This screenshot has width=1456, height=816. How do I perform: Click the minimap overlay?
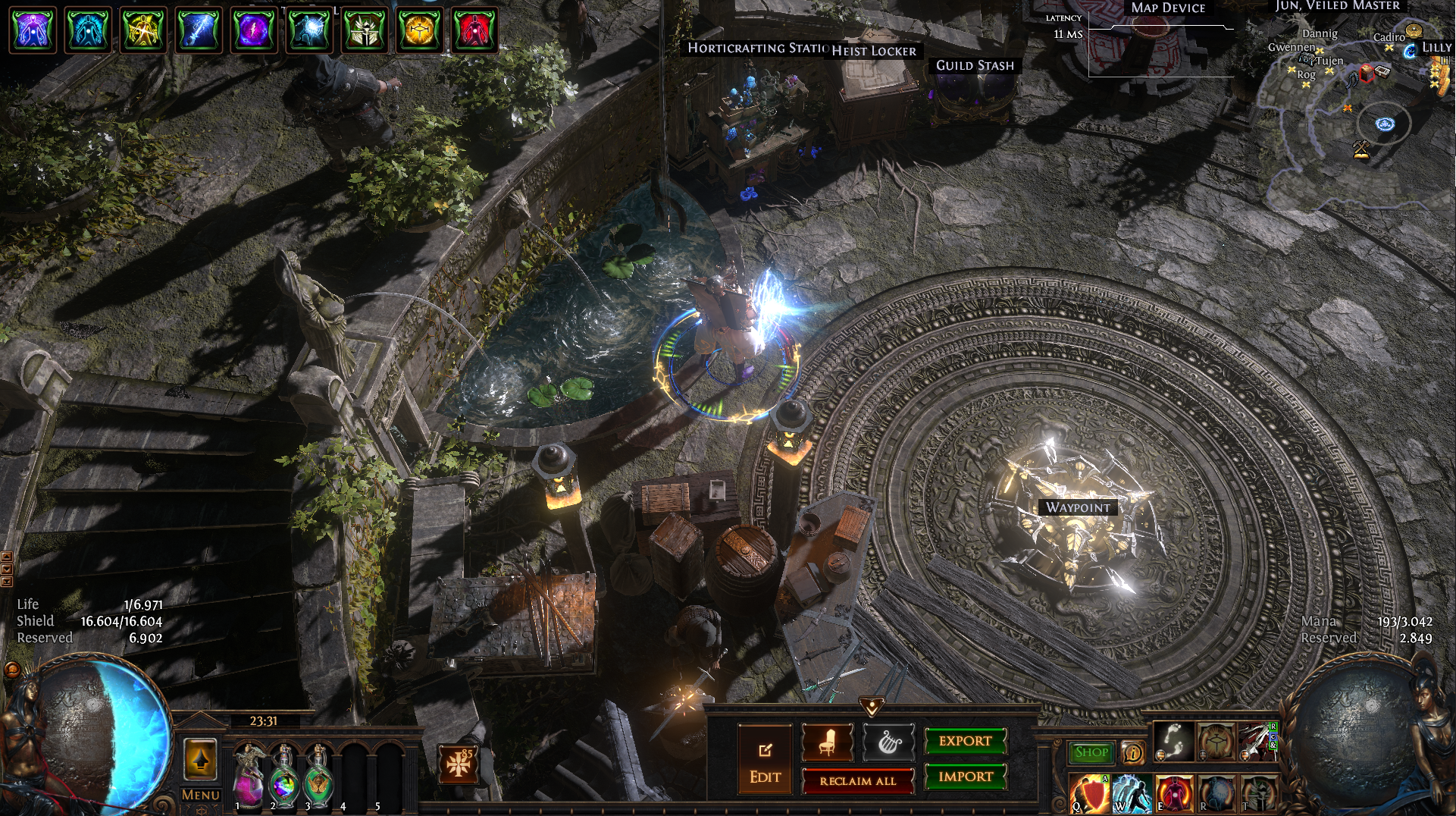click(1357, 114)
